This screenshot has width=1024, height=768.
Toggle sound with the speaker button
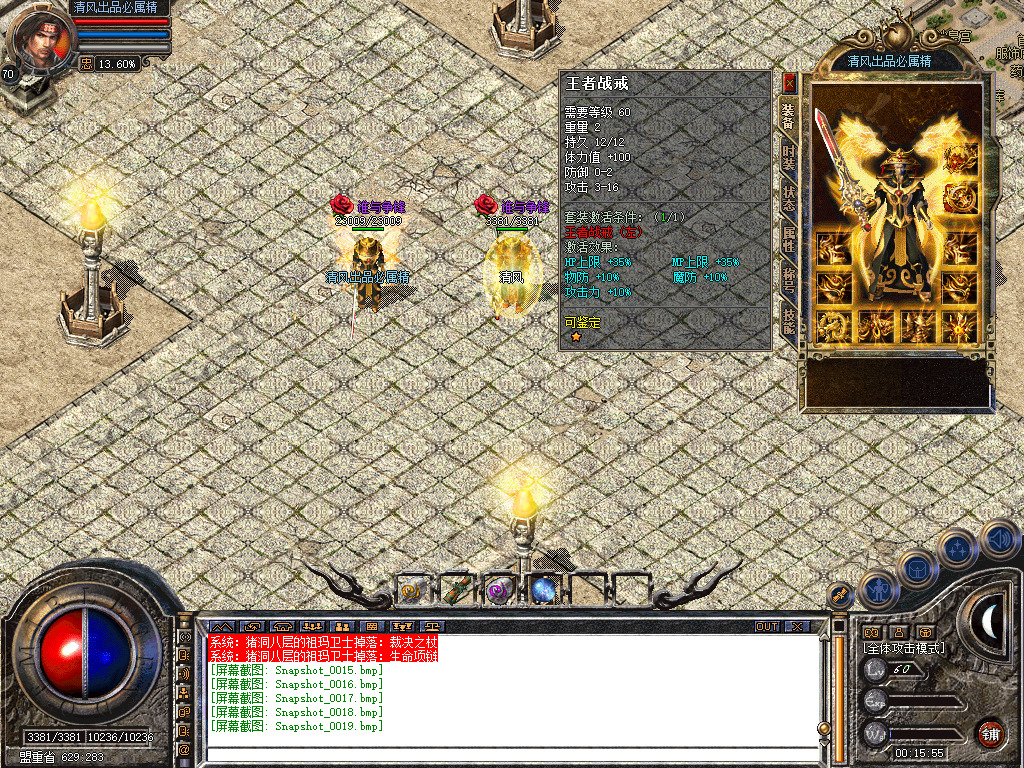[998, 540]
